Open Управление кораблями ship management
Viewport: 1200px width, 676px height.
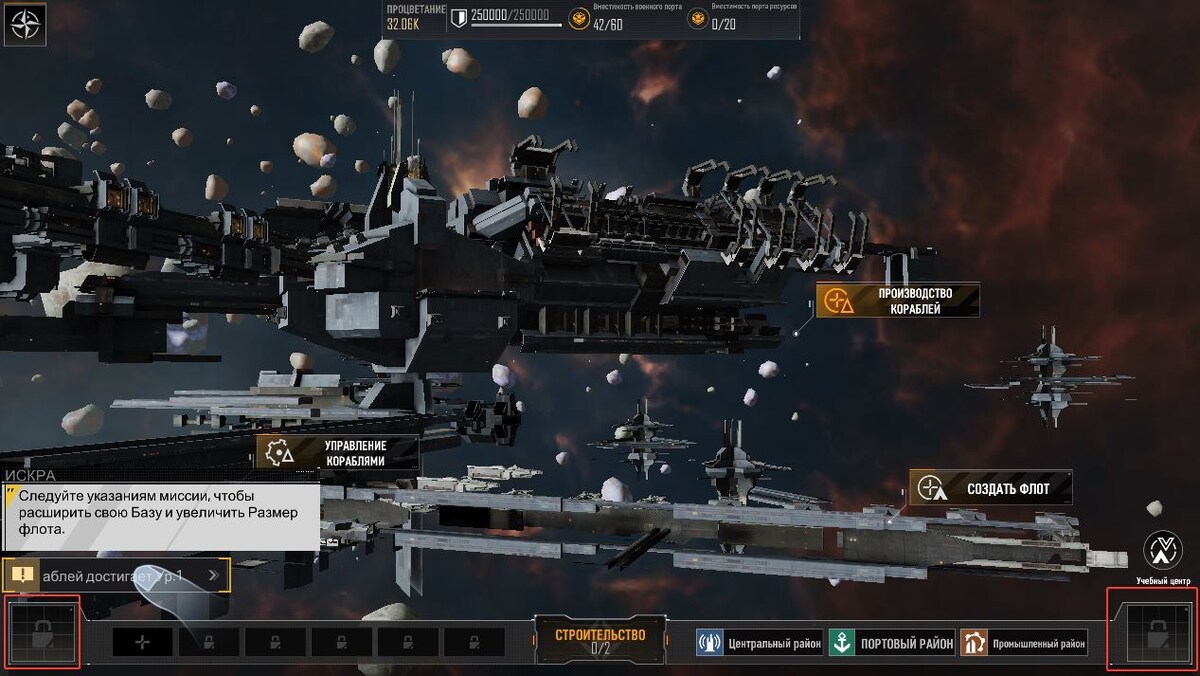tap(337, 452)
